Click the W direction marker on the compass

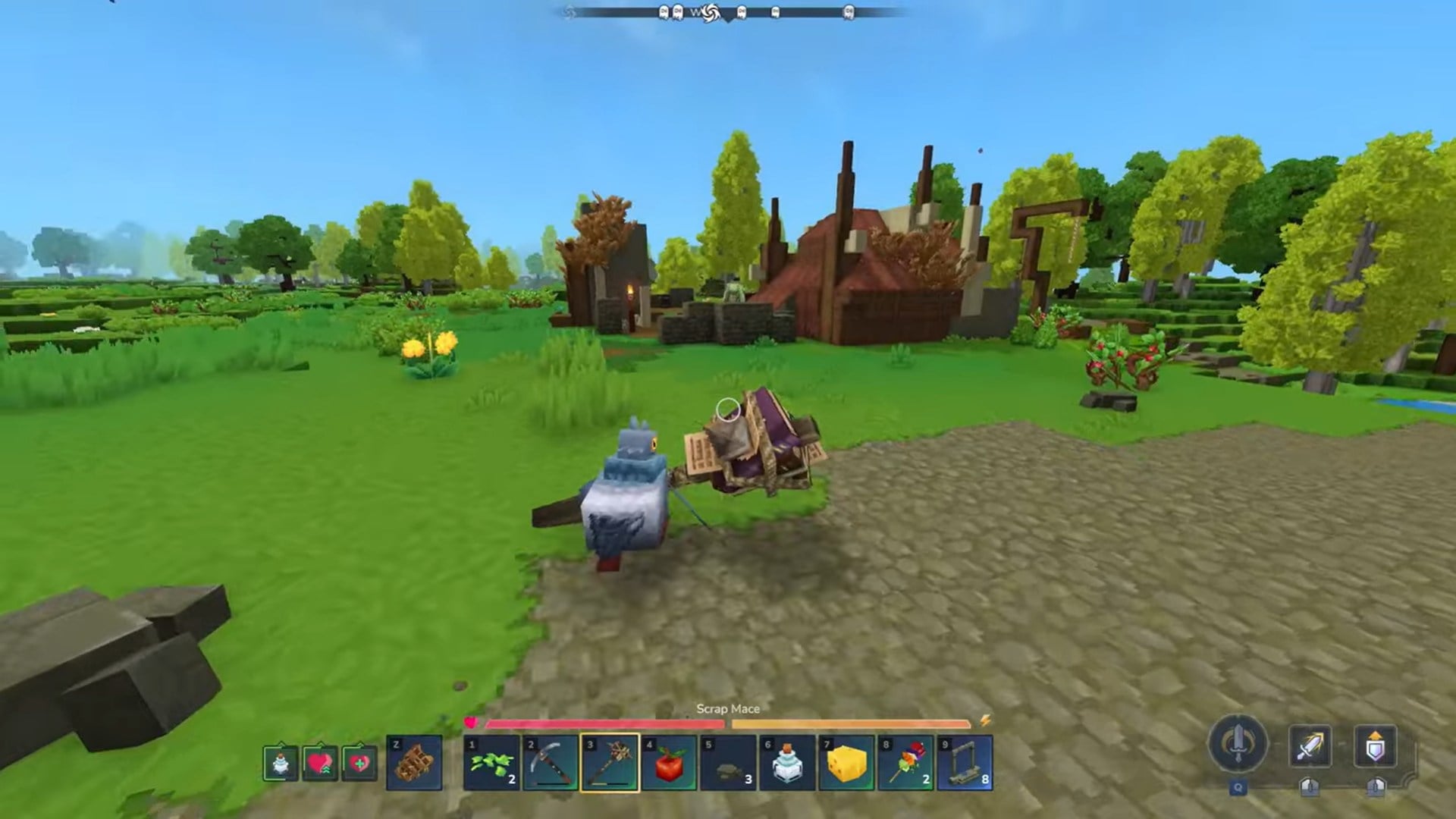click(695, 12)
